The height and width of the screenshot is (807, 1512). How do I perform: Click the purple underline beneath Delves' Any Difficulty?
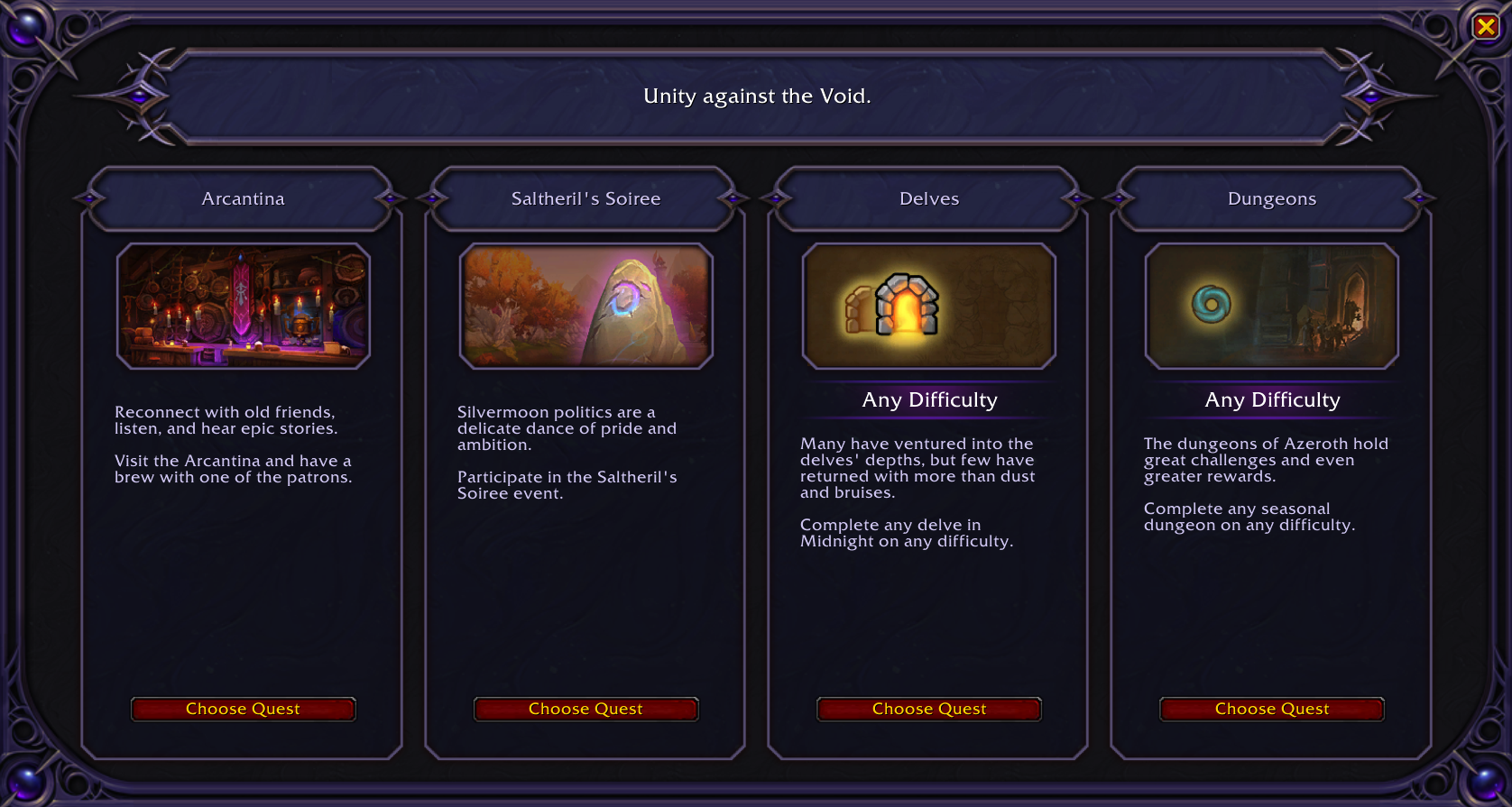[928, 417]
